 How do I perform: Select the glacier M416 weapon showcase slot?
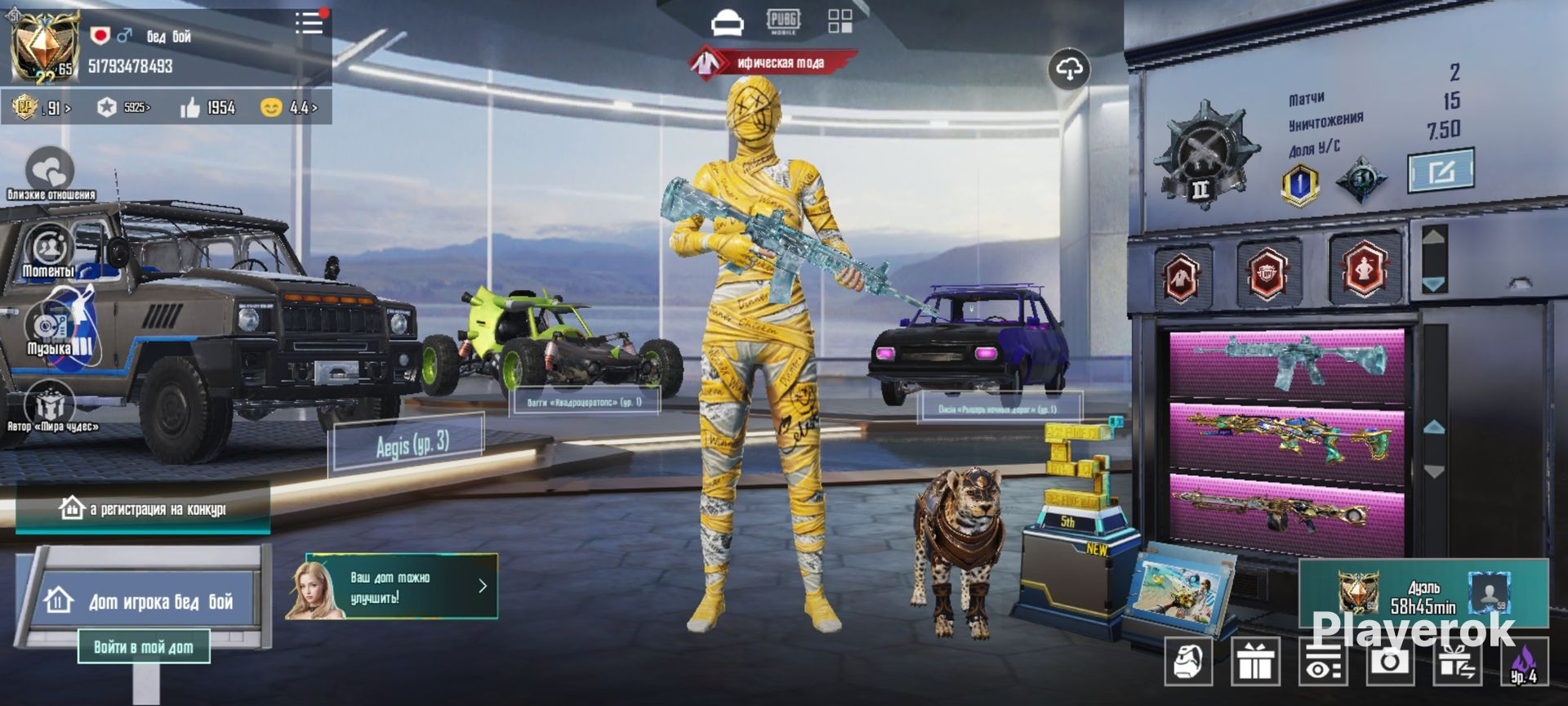[1287, 364]
